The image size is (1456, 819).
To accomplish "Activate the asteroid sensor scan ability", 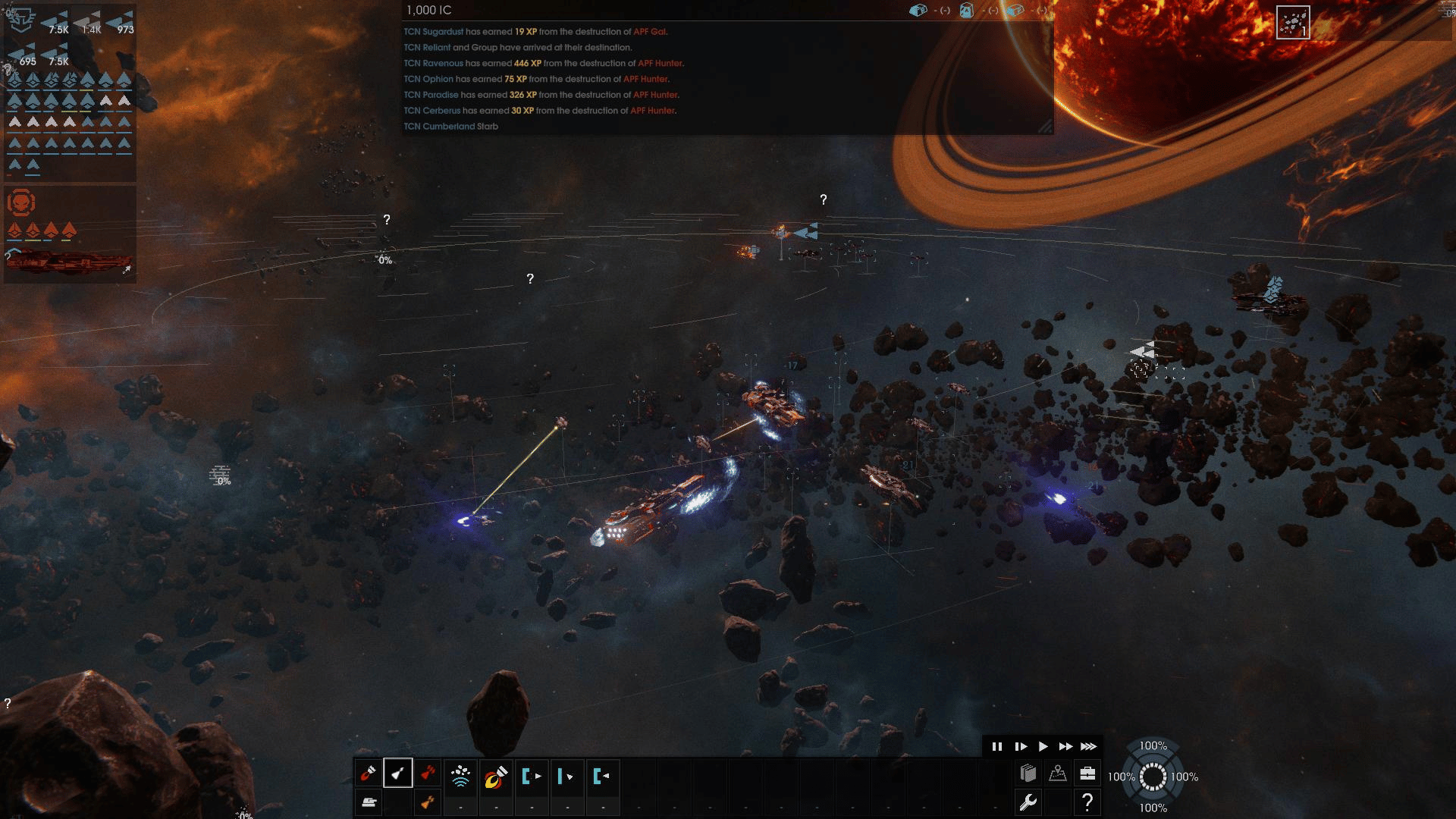I will coord(460,776).
